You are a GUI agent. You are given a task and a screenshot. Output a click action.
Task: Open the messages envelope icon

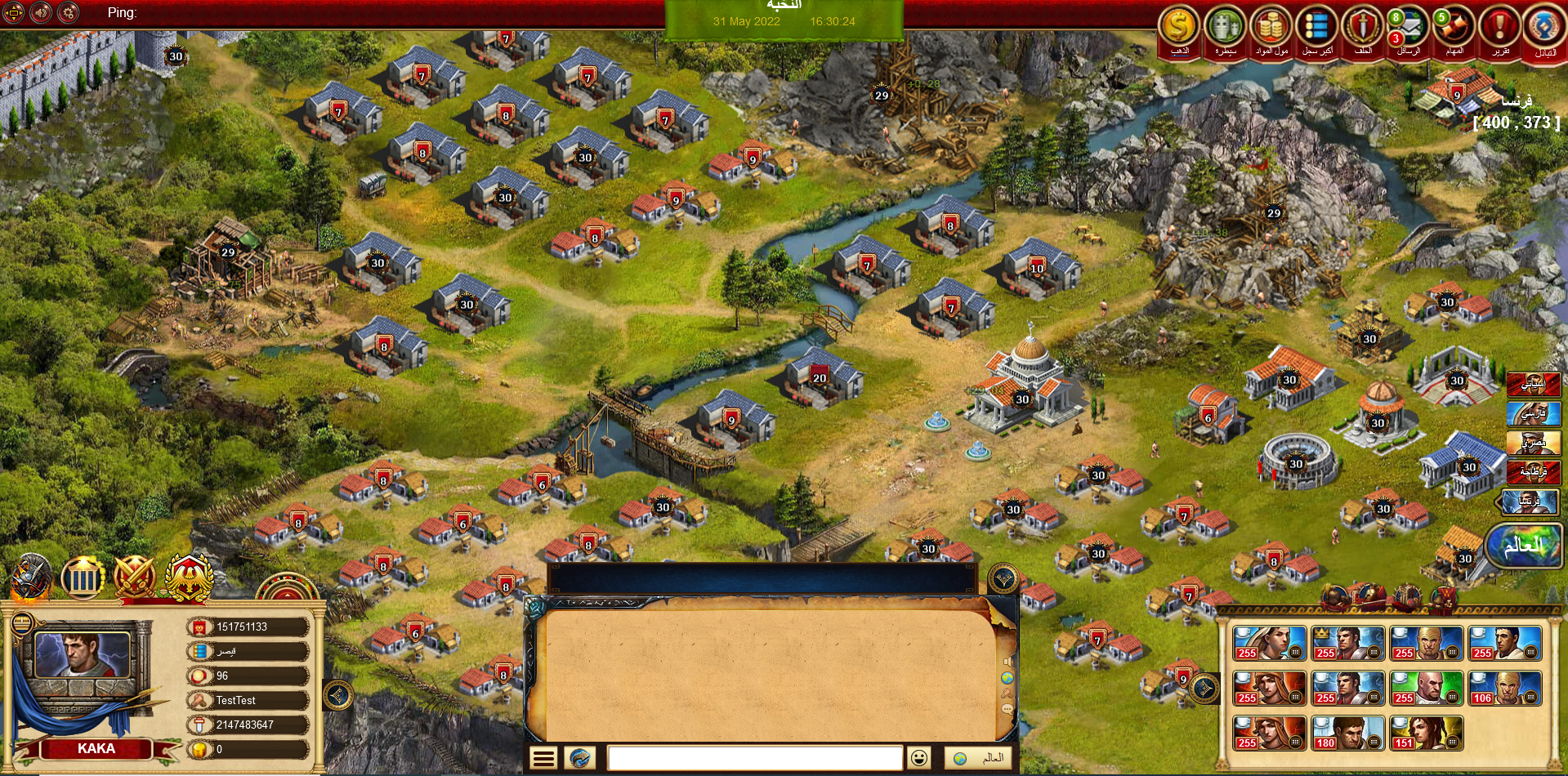point(1408,29)
